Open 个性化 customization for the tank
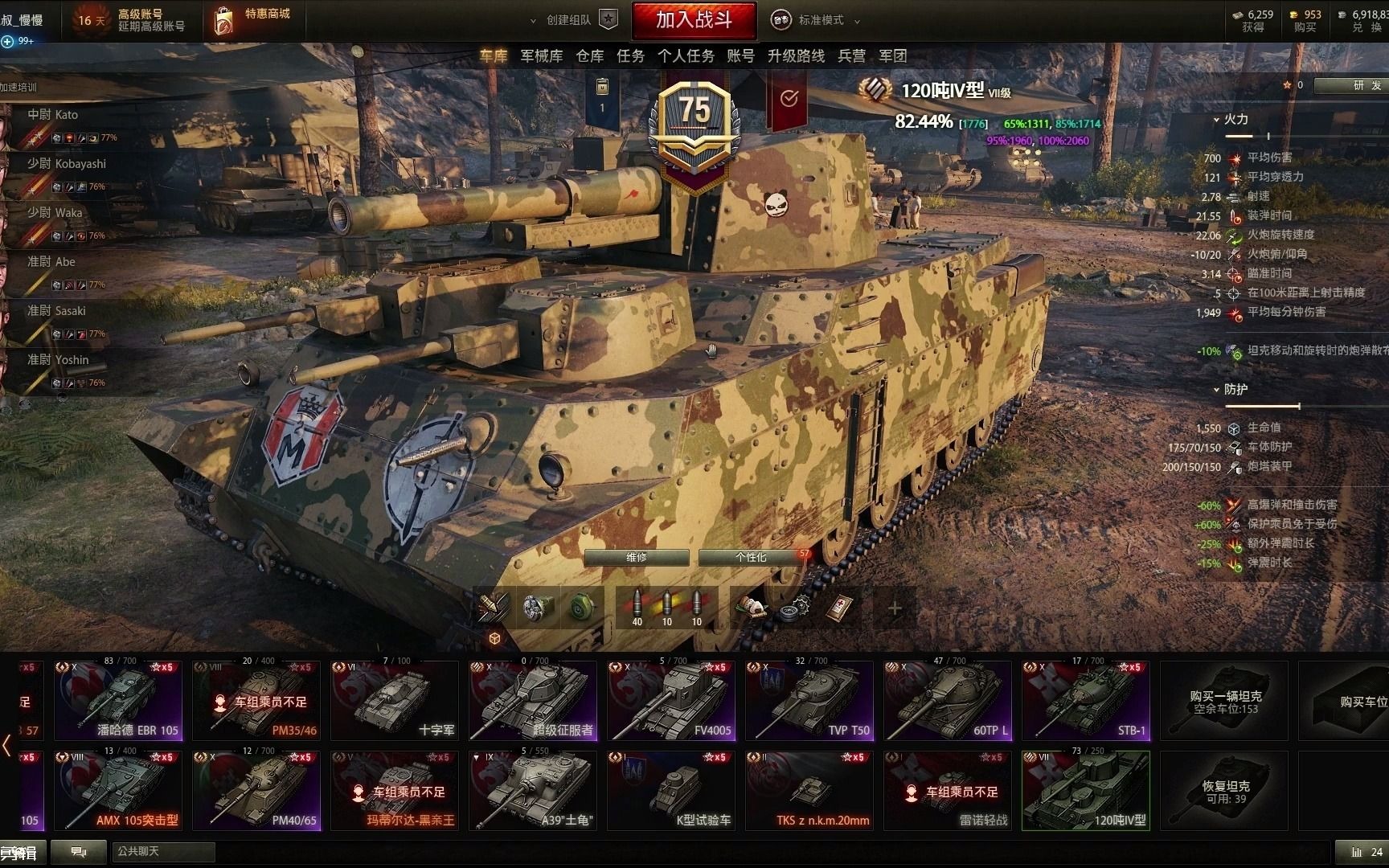1389x868 pixels. tap(751, 557)
